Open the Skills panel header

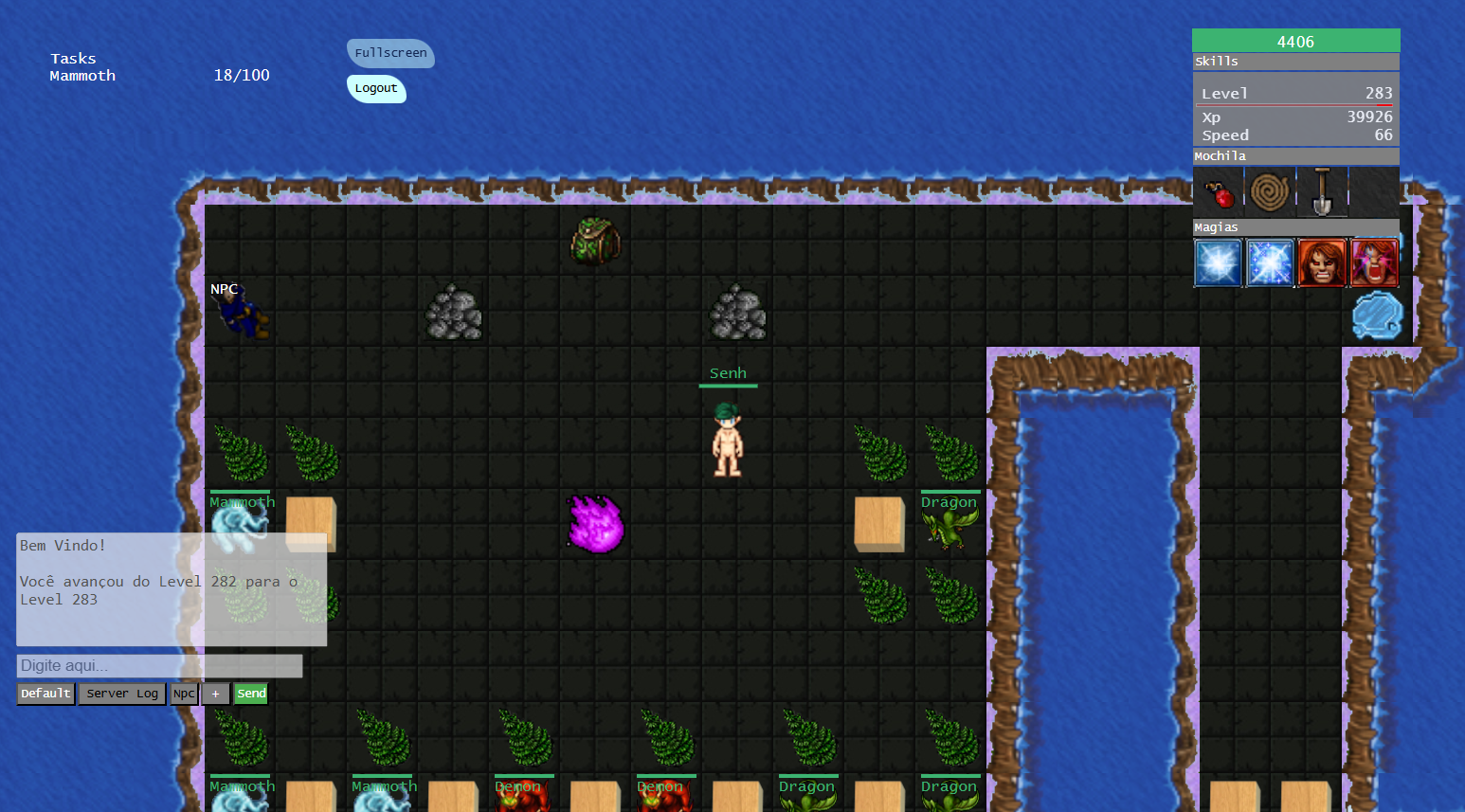click(1295, 62)
